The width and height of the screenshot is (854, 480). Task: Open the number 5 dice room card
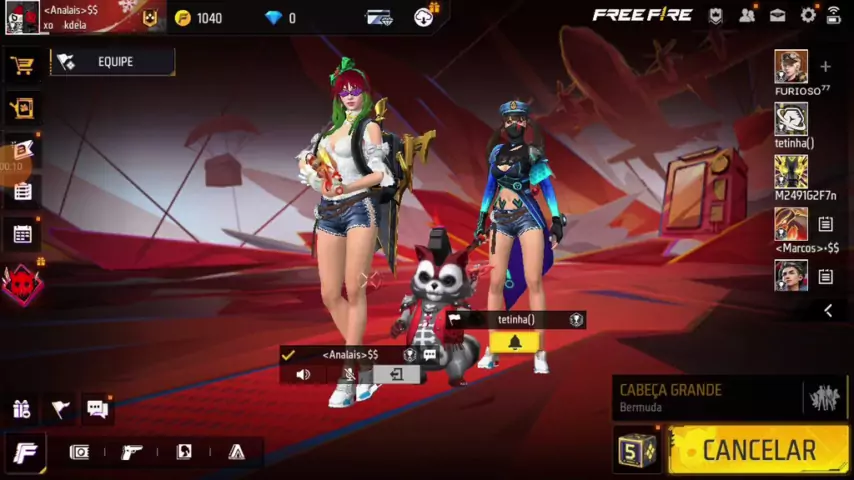tap(636, 450)
